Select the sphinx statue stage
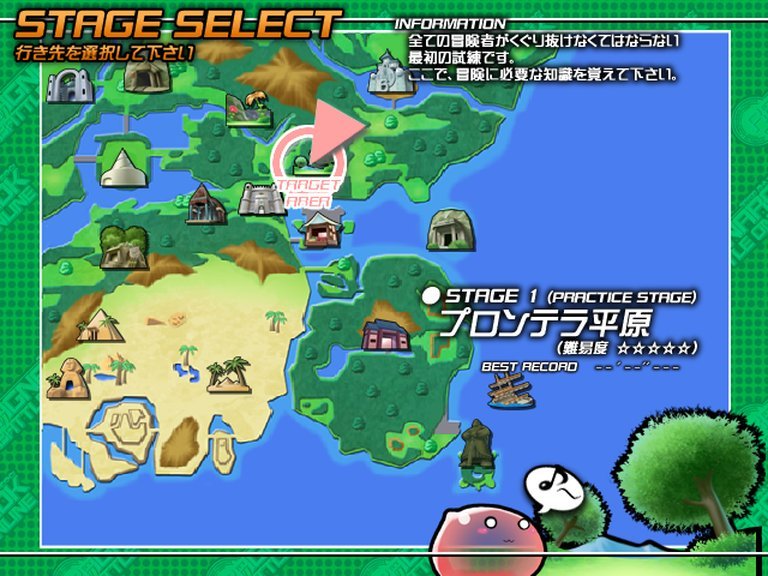This screenshot has height=576, width=768. tap(68, 378)
